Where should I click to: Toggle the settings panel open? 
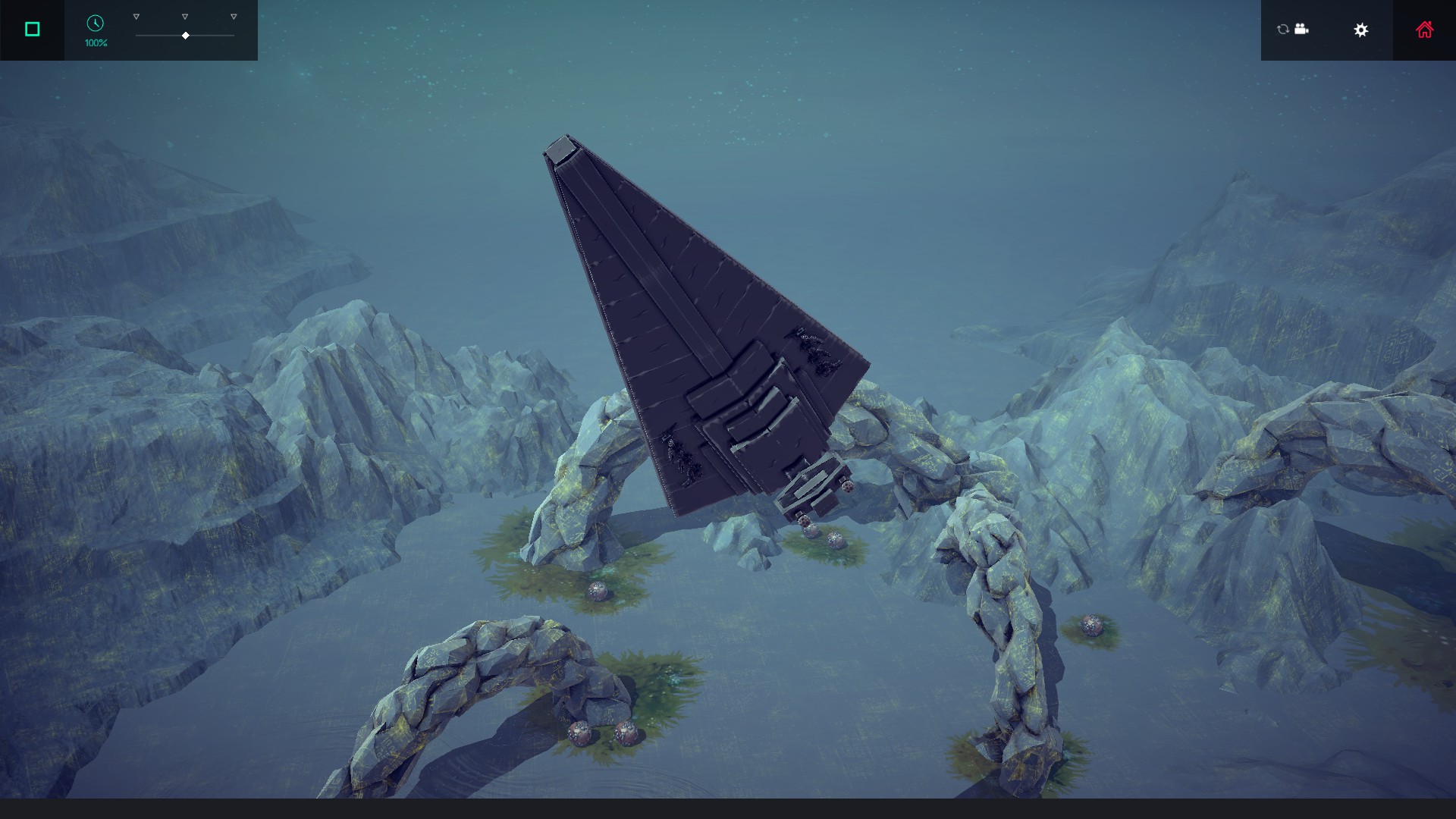pos(1361,30)
